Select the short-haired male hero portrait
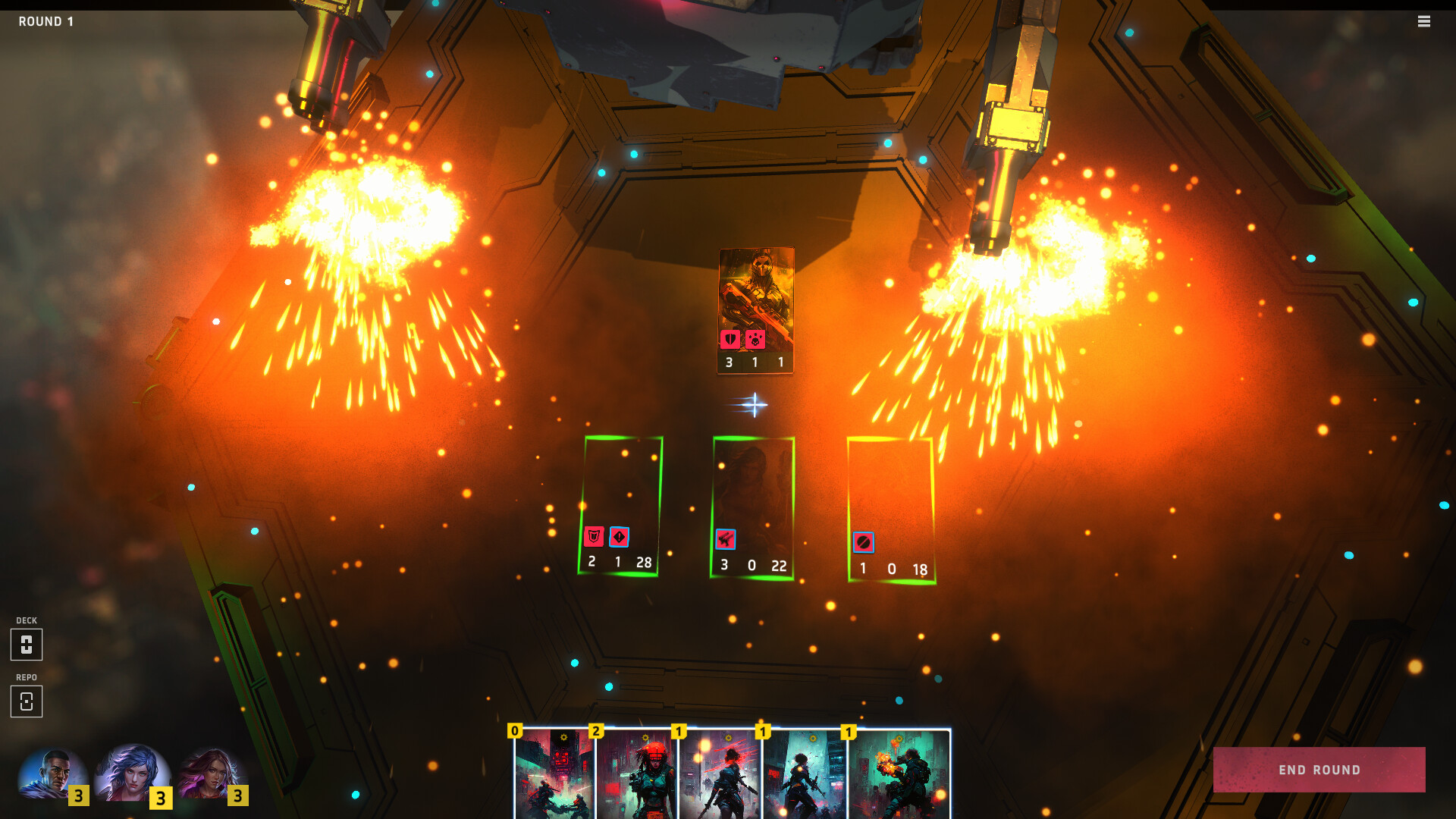 click(52, 775)
